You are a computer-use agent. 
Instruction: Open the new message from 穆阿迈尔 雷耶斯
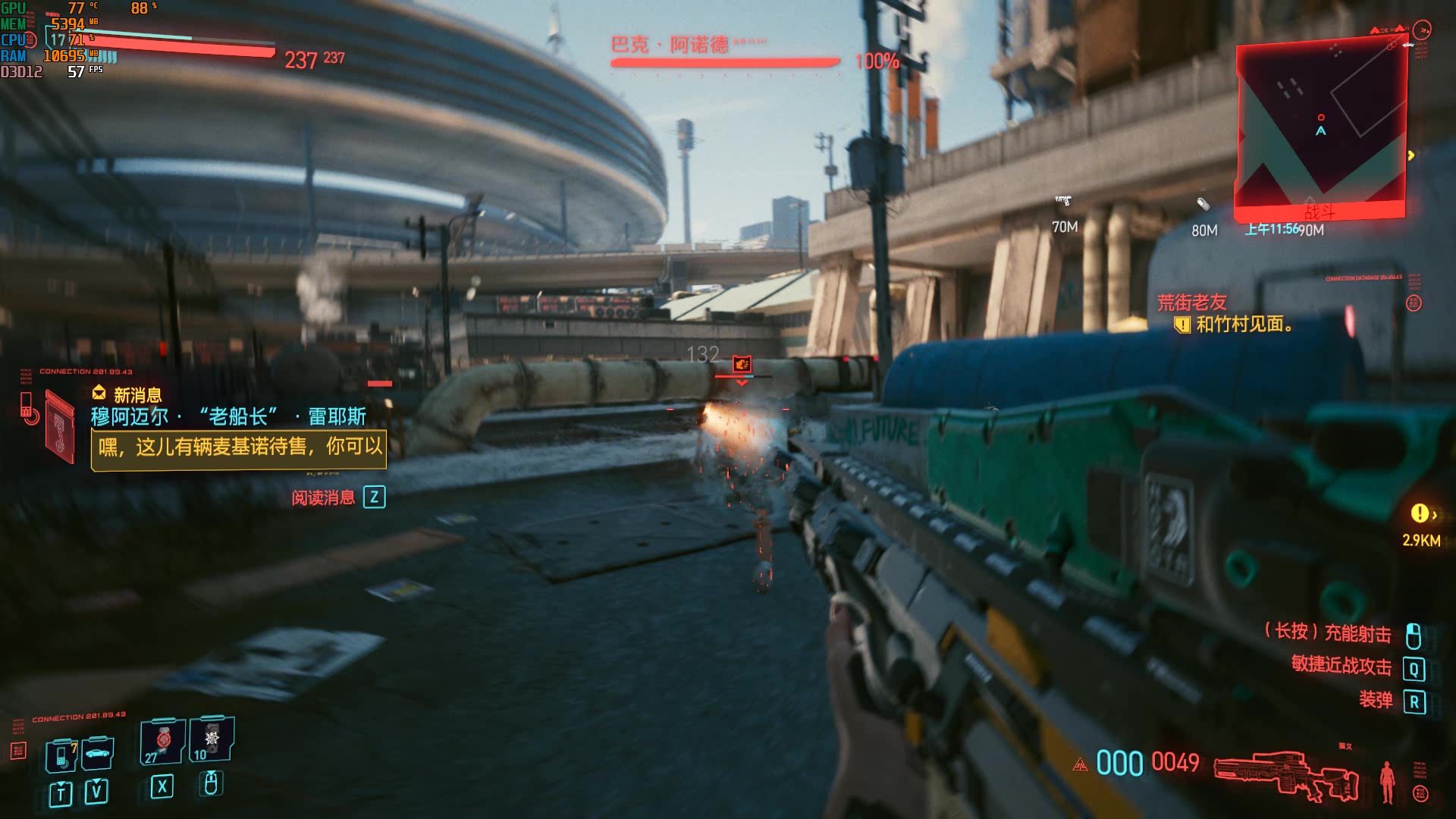point(238,447)
